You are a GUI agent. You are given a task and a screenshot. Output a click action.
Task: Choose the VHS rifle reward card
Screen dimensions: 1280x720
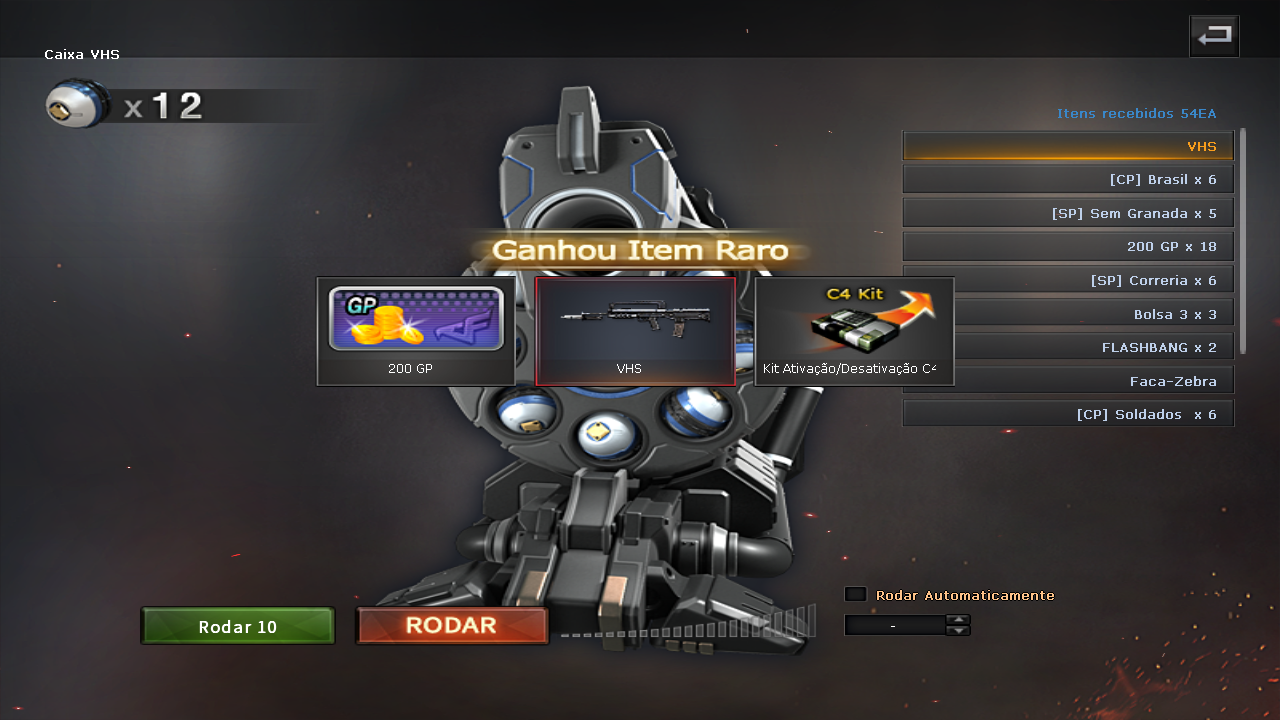click(x=635, y=331)
